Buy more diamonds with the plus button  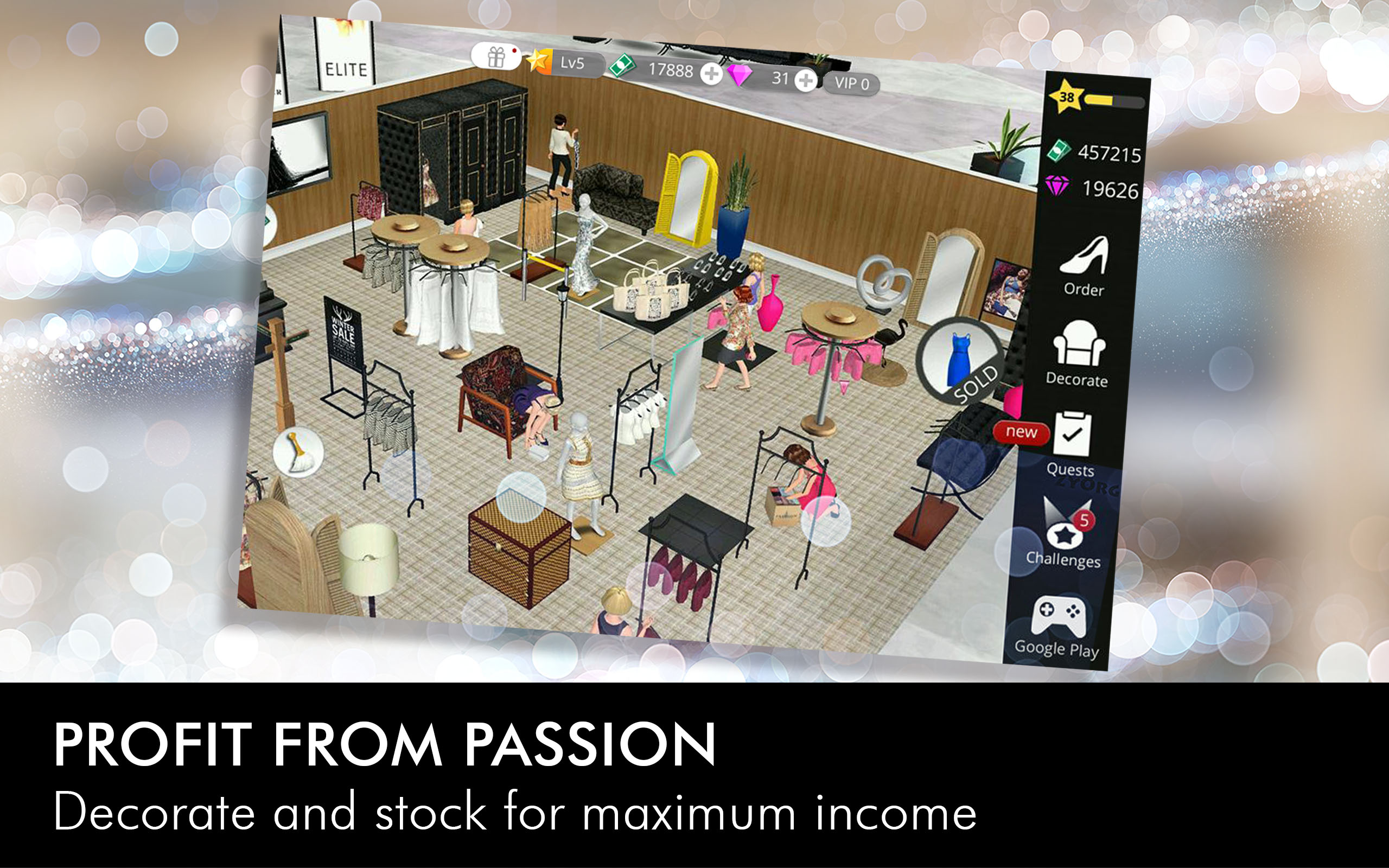point(806,81)
